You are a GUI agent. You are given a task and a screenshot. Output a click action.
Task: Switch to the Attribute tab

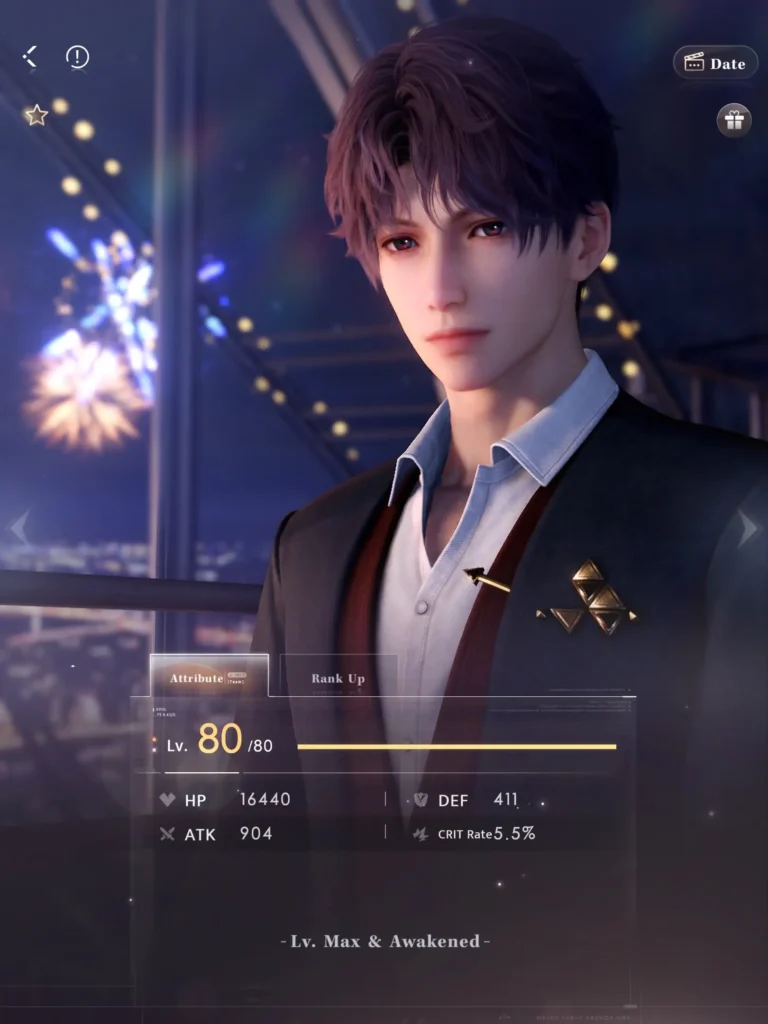pyautogui.click(x=208, y=678)
